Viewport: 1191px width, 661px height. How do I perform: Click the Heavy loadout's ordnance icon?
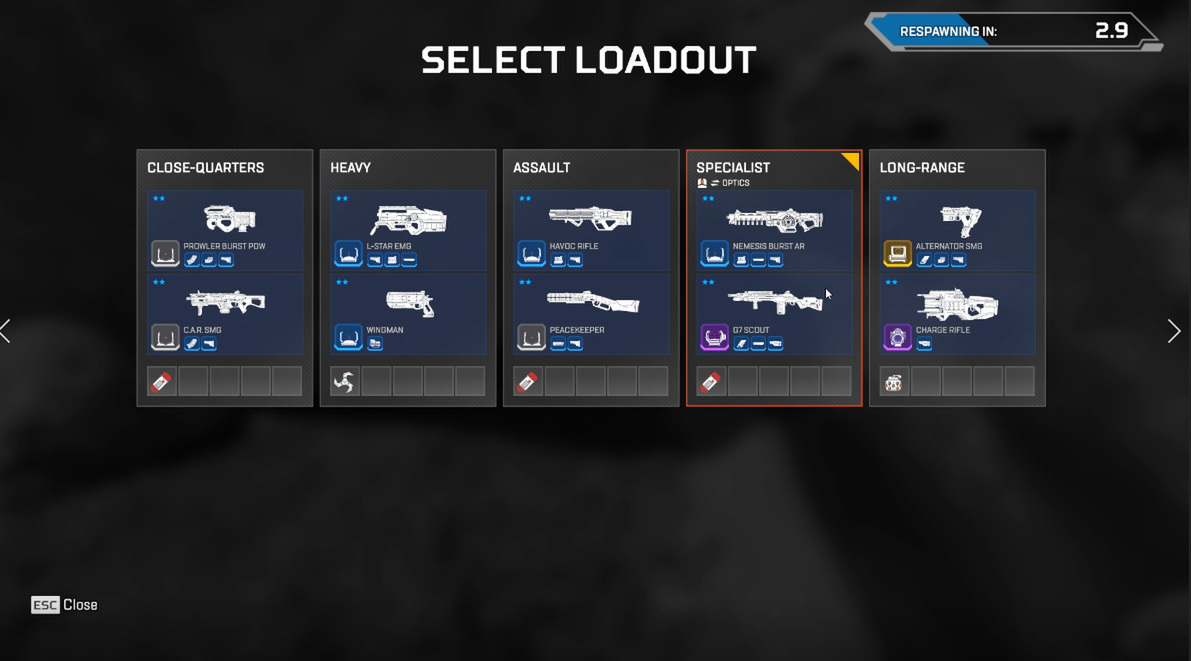pos(345,382)
